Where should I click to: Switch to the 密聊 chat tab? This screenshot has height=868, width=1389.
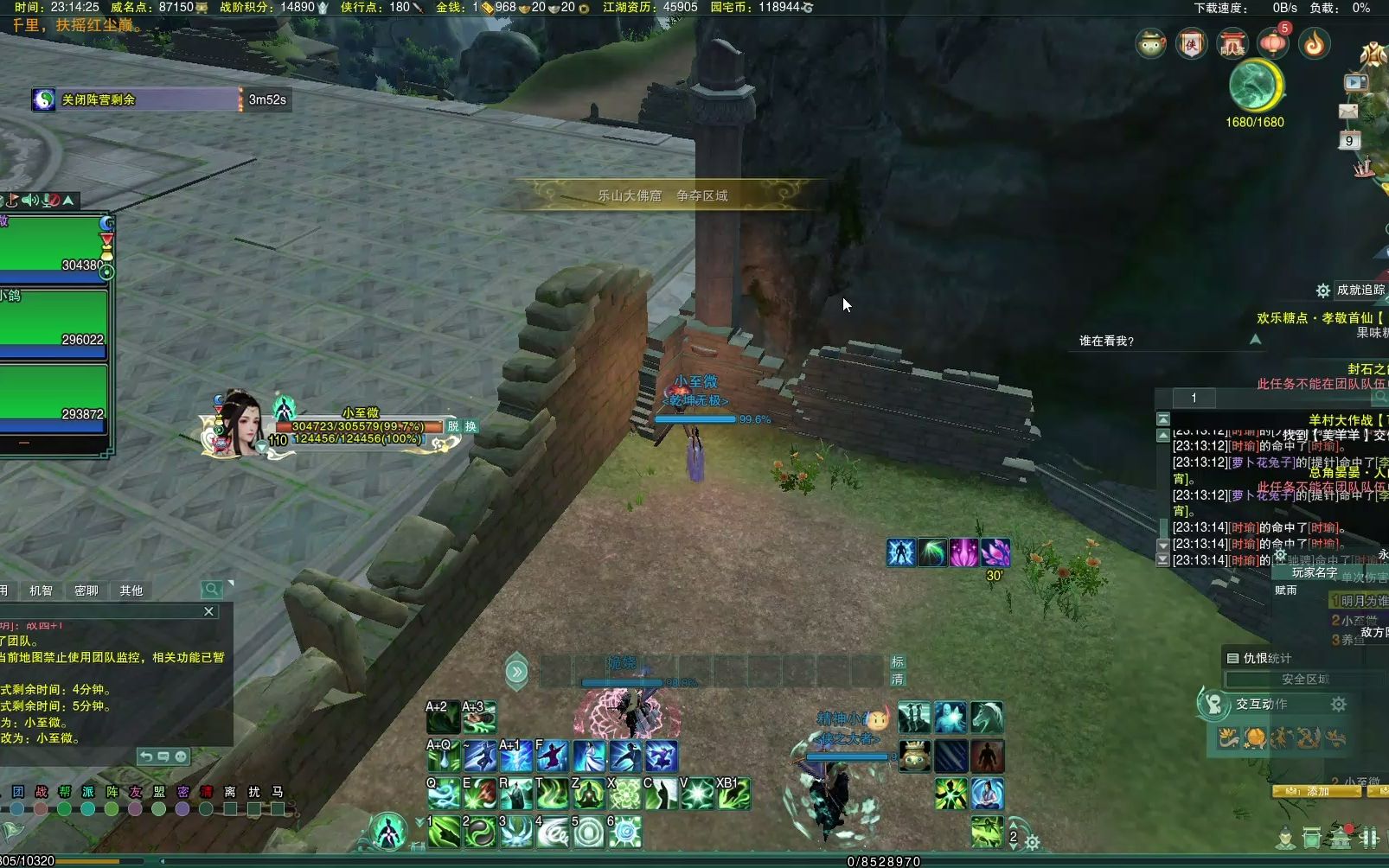(x=86, y=590)
